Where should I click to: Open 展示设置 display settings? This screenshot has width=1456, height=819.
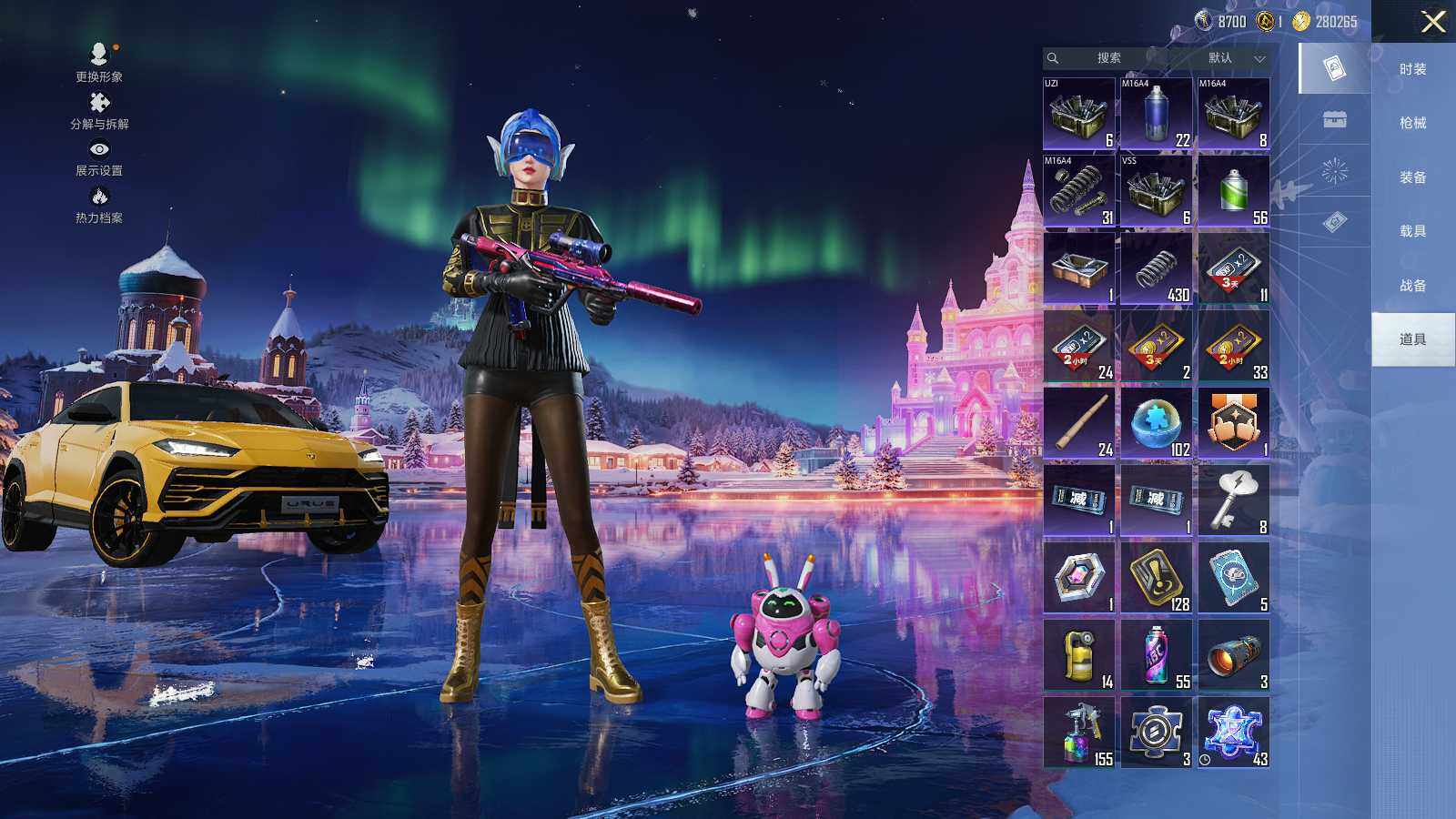[x=99, y=157]
